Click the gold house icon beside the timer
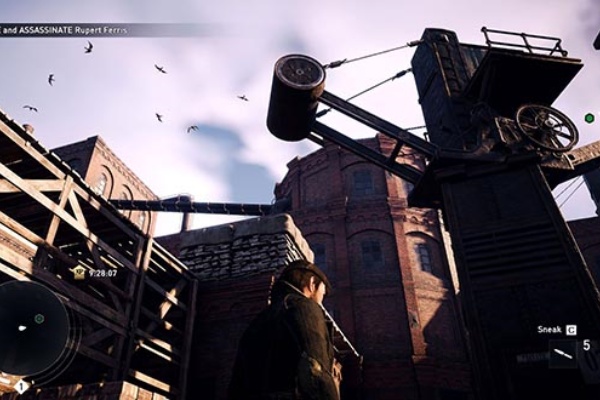Image resolution: width=600 pixels, height=400 pixels. click(x=79, y=271)
